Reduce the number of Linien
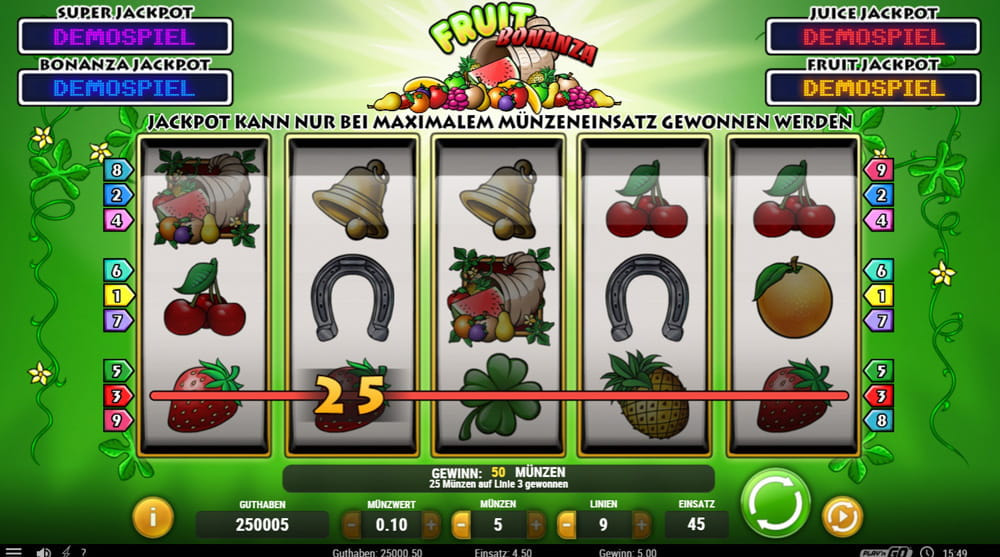 coord(567,524)
